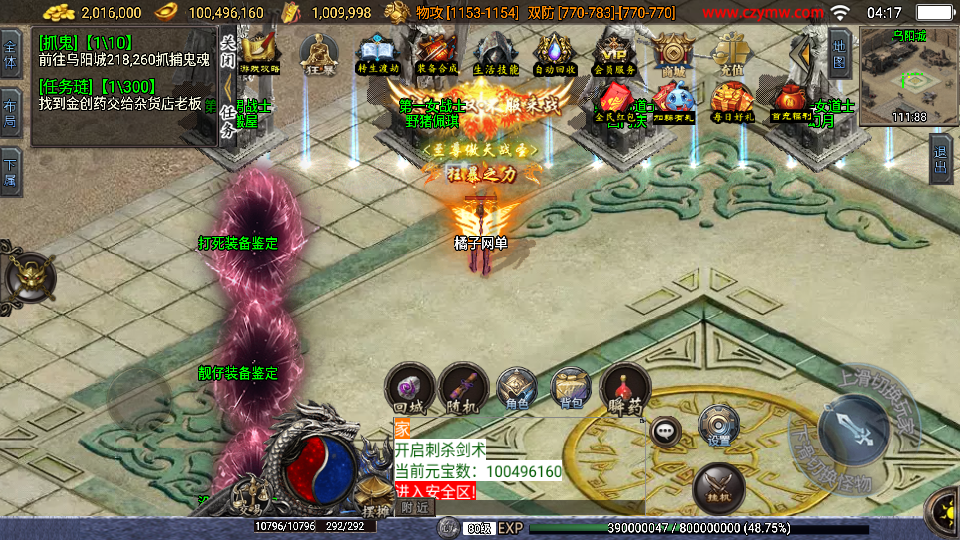The width and height of the screenshot is (960, 540).
Task: Open the 商城 shop
Action: click(674, 52)
